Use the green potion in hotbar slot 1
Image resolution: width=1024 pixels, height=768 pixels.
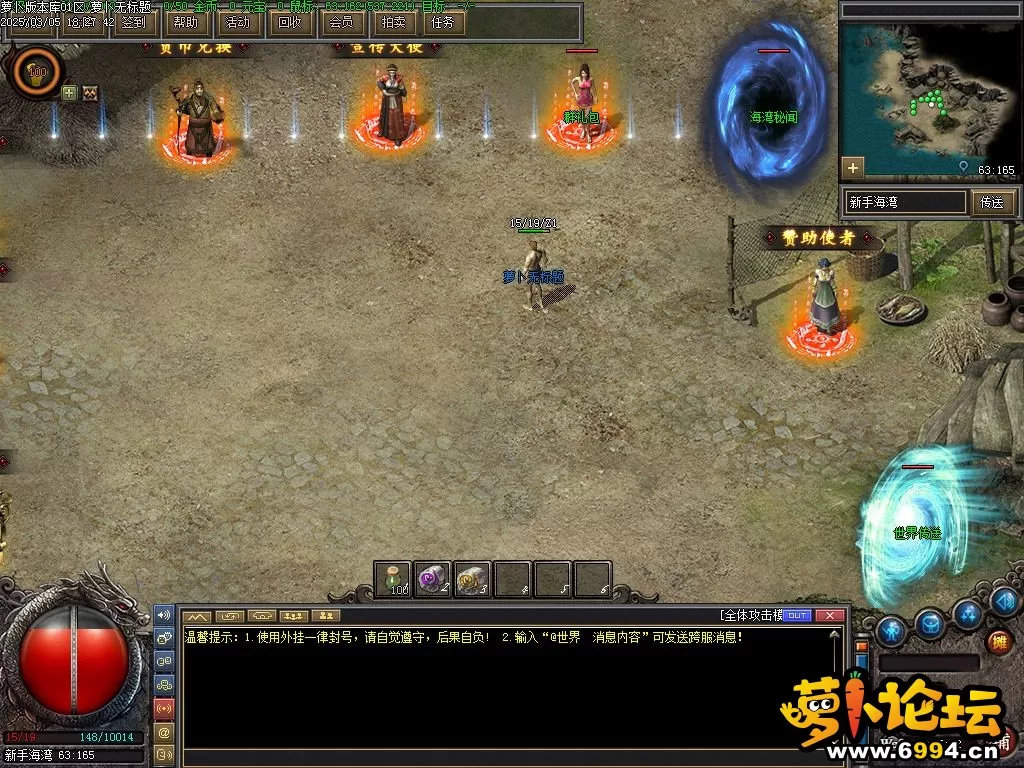click(x=394, y=579)
